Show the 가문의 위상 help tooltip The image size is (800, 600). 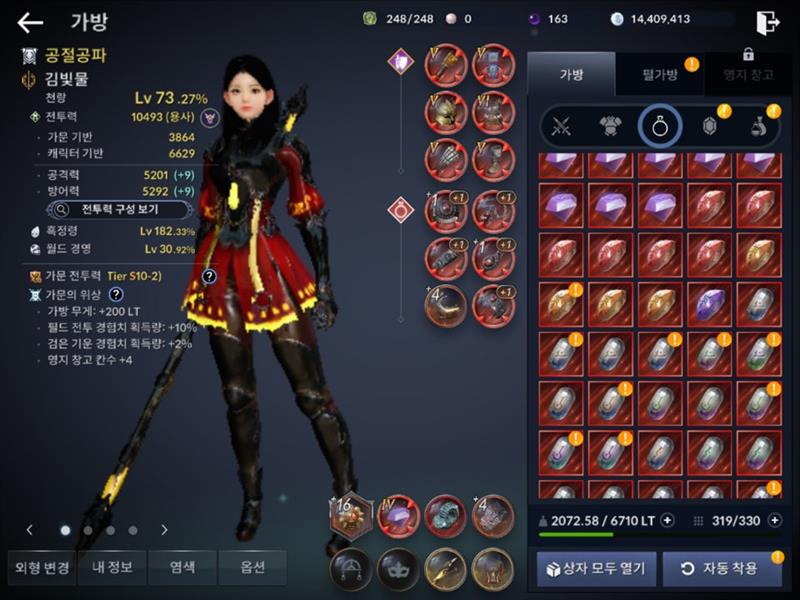116,294
